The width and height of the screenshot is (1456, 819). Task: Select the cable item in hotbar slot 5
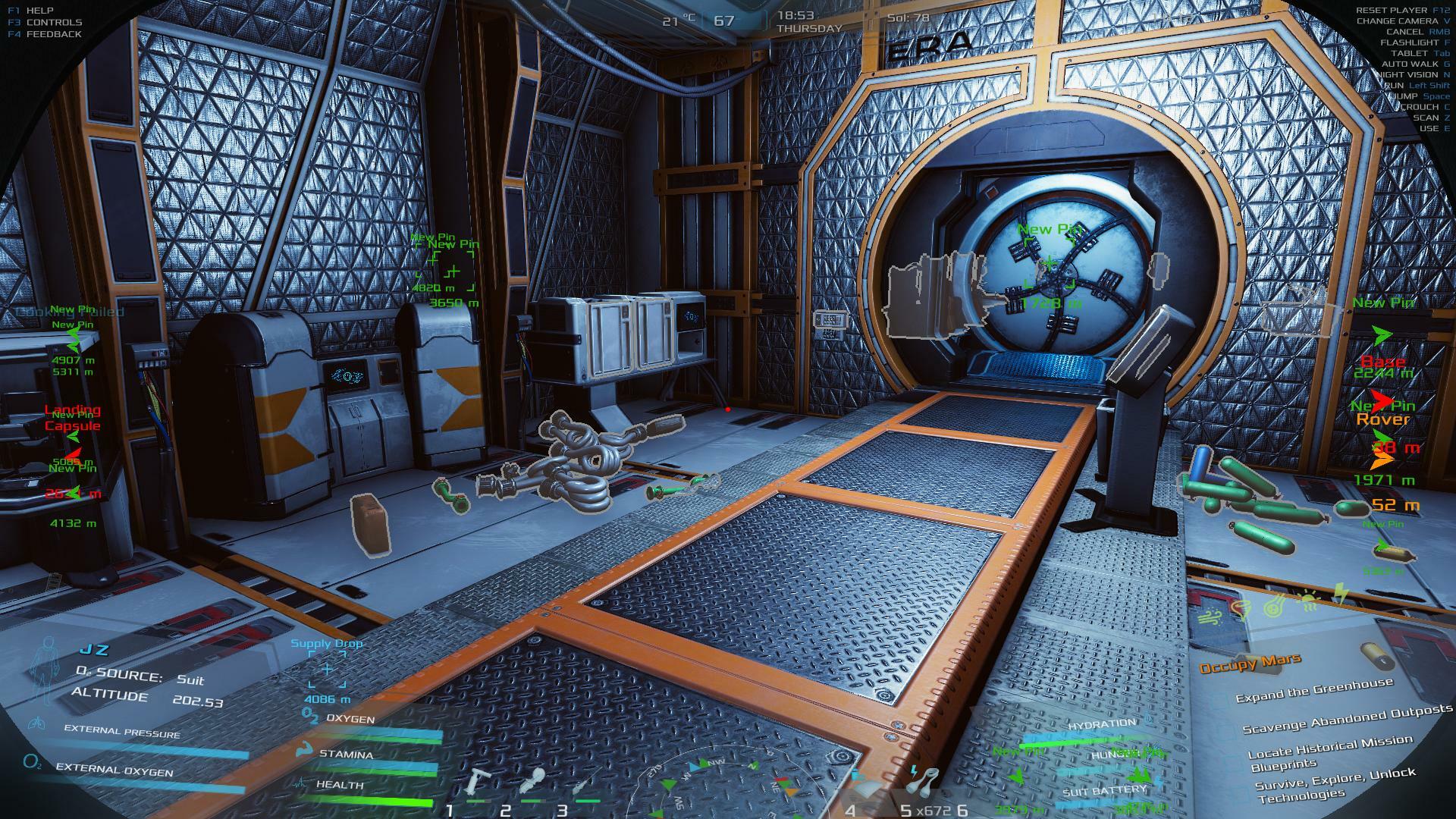pos(924,780)
